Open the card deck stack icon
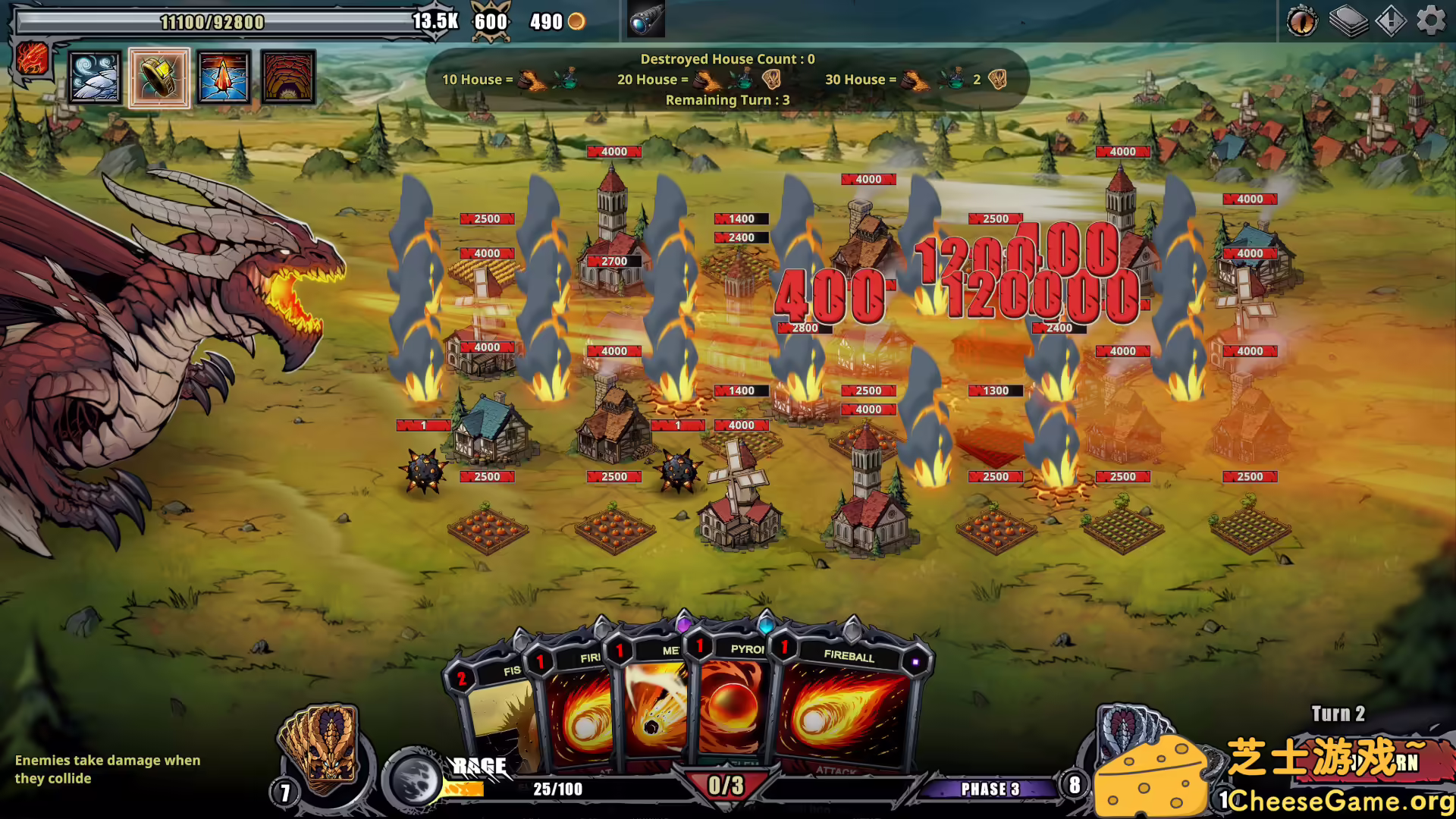The height and width of the screenshot is (819, 1456). click(x=1348, y=20)
